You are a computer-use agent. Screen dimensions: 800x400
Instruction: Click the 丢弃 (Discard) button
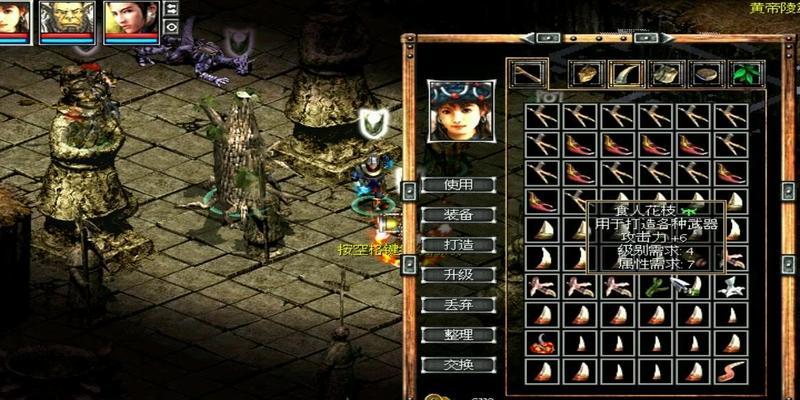pos(445,305)
